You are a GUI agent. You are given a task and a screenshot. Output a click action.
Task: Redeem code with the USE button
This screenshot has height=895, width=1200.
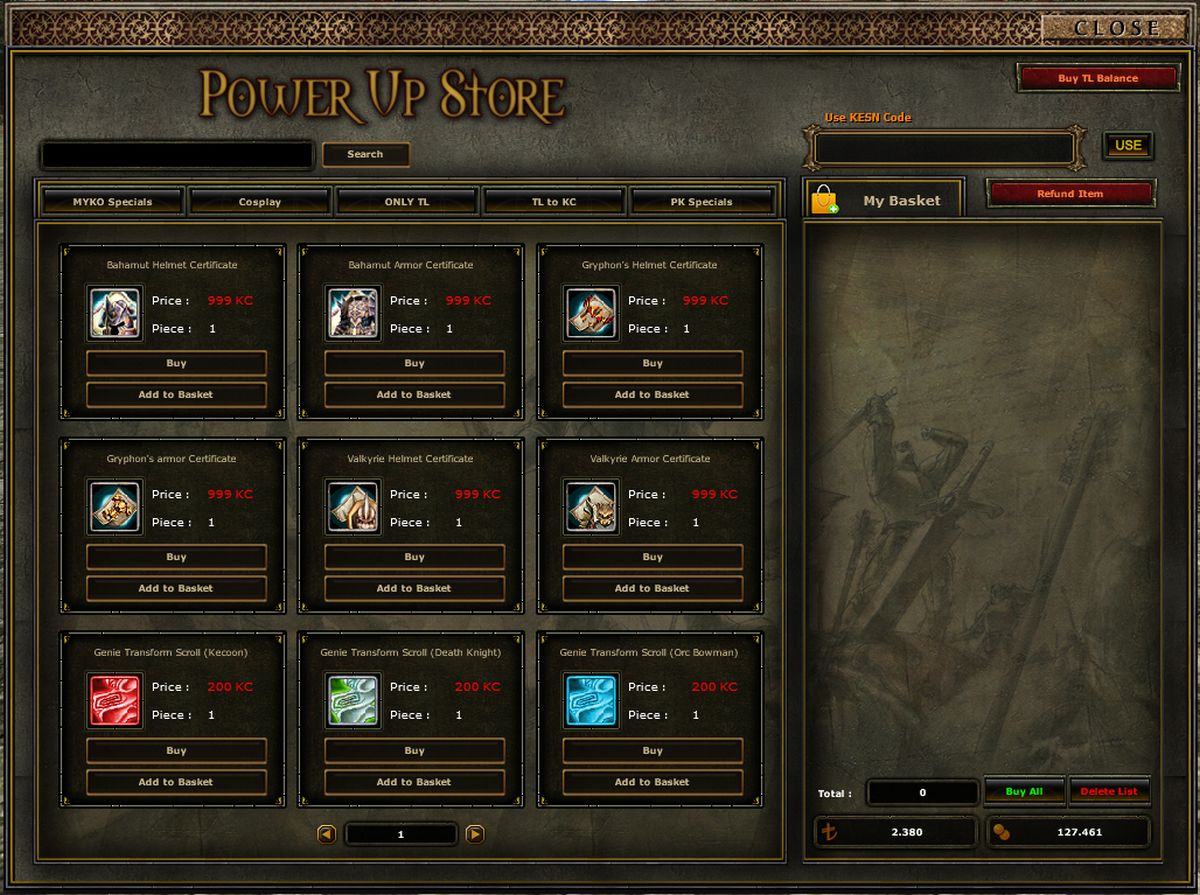1128,145
